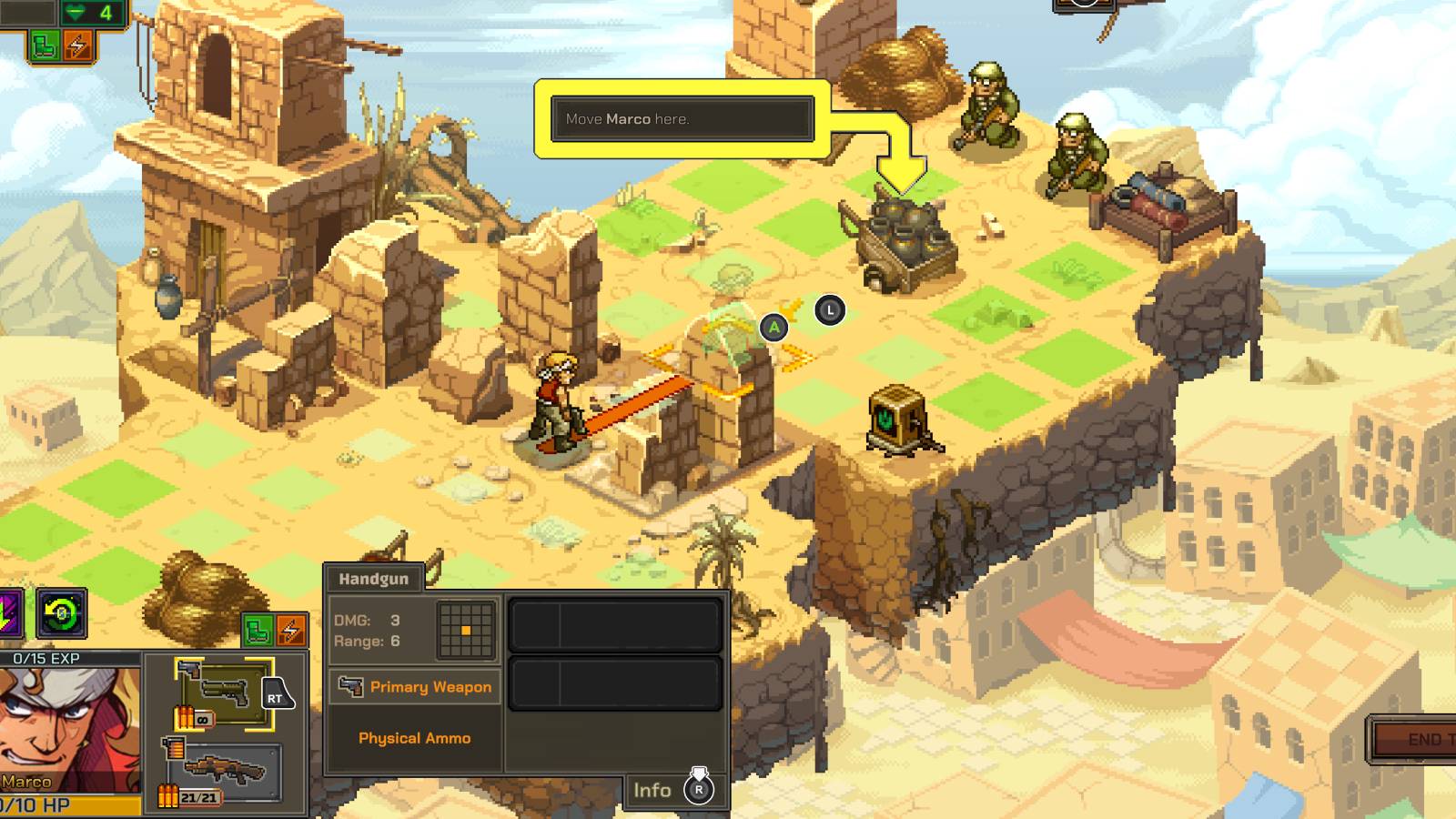Open the Handgun tab on the weapon panel
The height and width of the screenshot is (819, 1456).
[x=373, y=577]
